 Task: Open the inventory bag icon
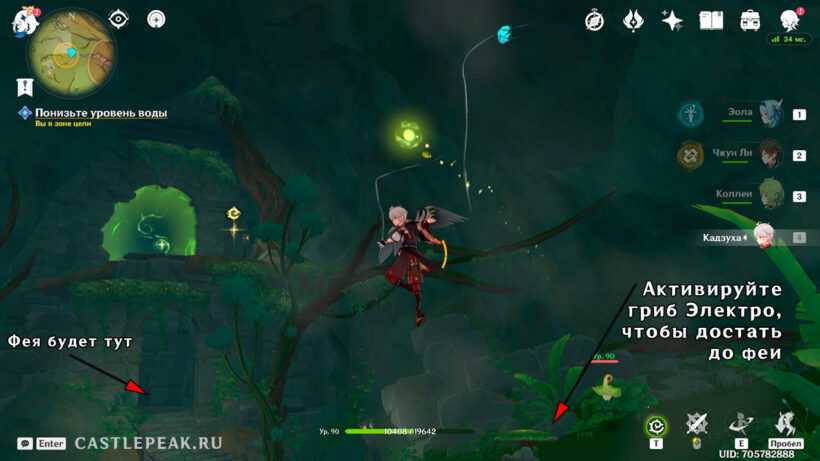pos(750,21)
